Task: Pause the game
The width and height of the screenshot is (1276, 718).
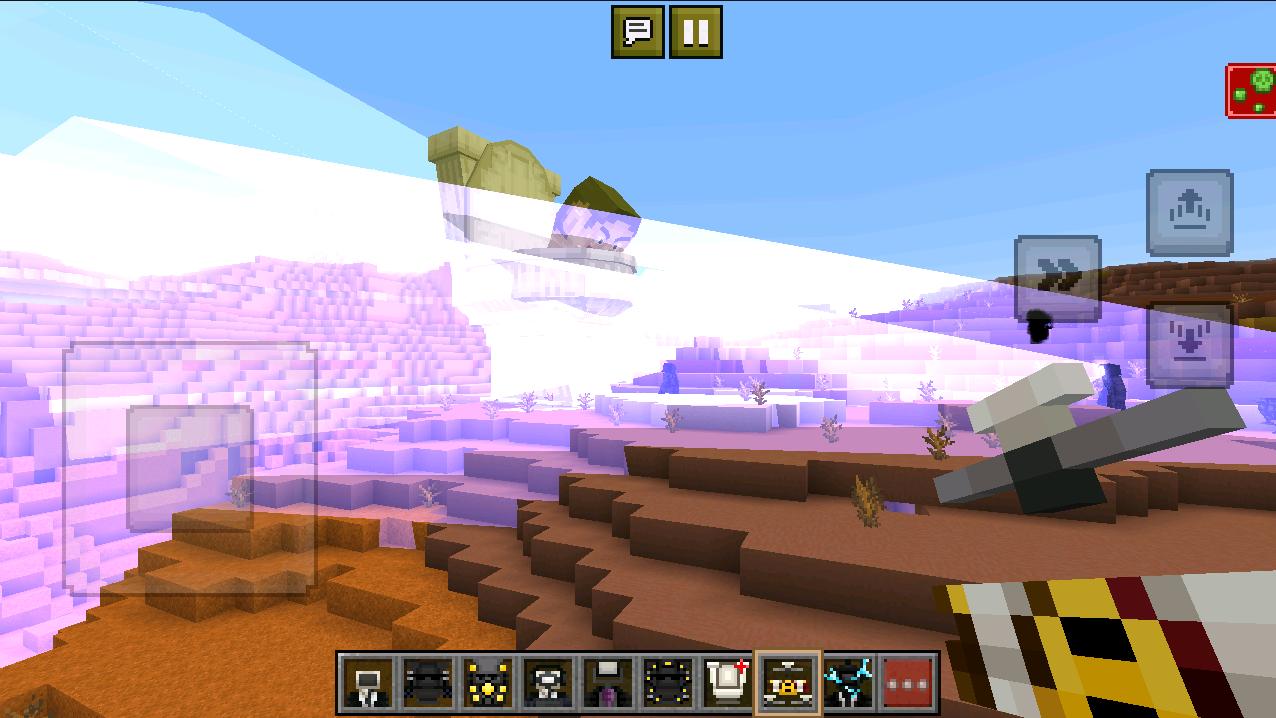Action: pos(696,32)
